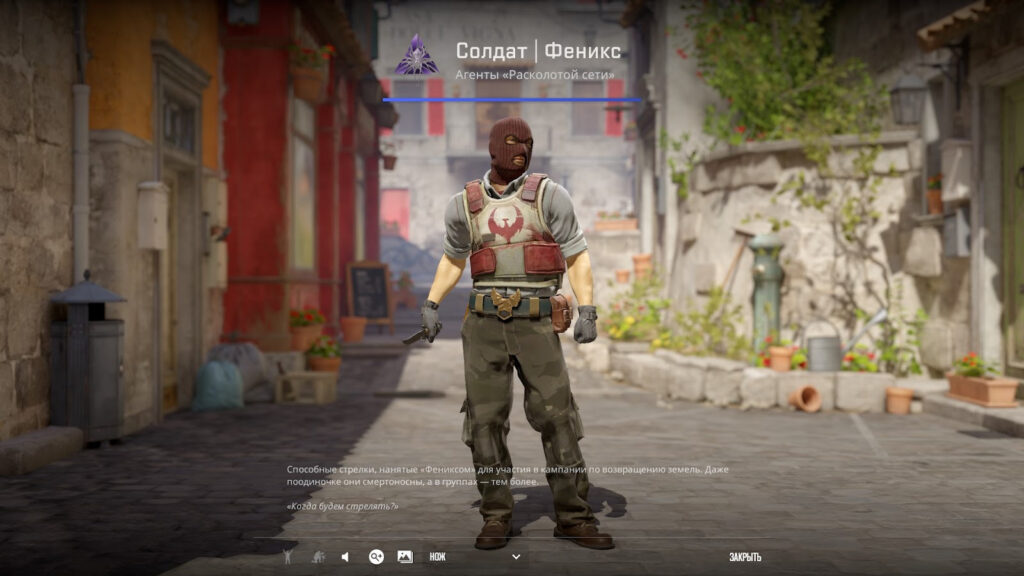Image resolution: width=1024 pixels, height=576 pixels.
Task: Select the standing character pose icon
Action: click(x=288, y=557)
